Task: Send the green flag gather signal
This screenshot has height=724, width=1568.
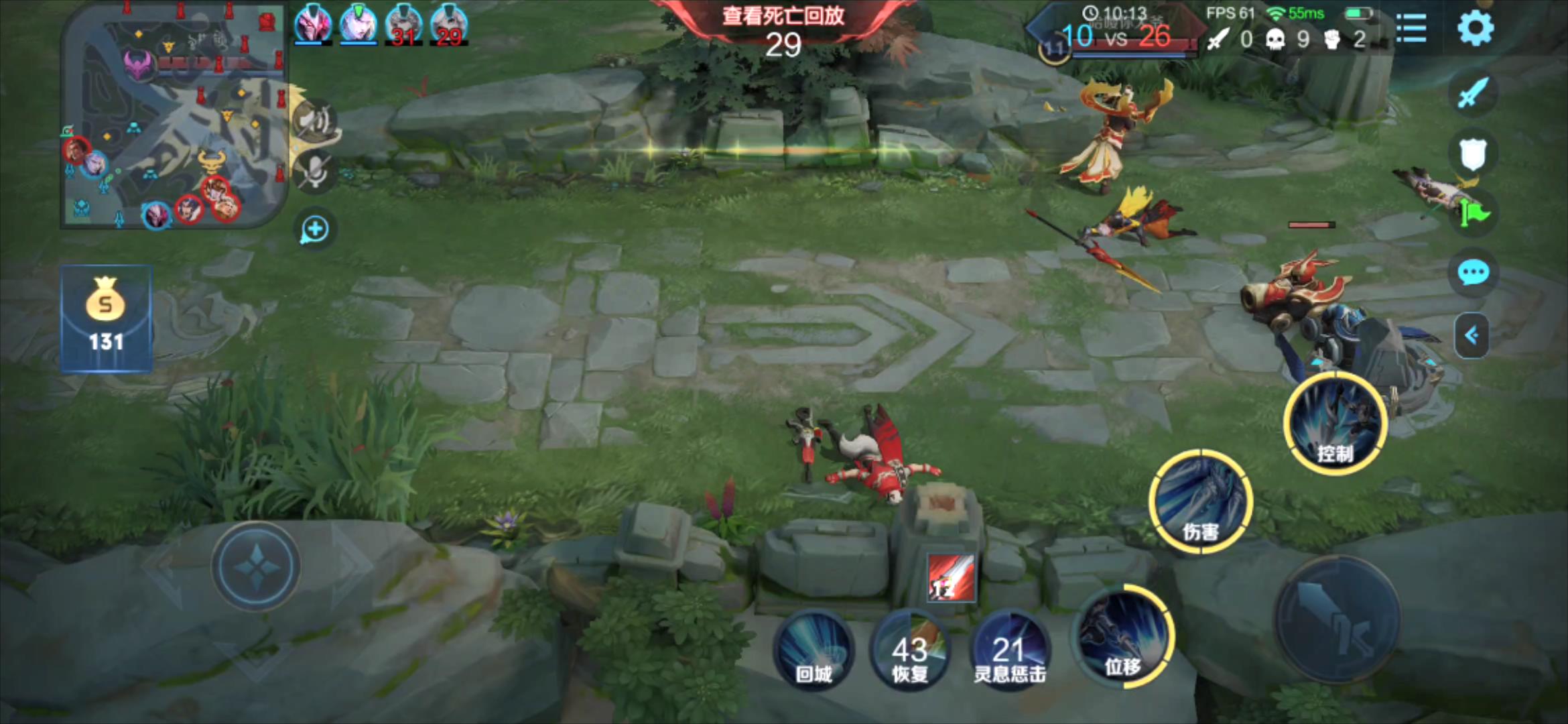Action: 1474,213
